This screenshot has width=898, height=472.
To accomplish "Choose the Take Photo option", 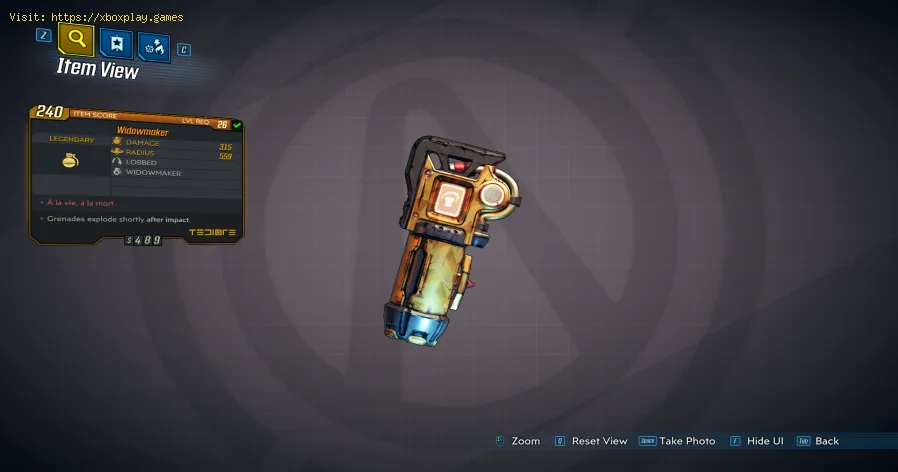I will pos(685,441).
